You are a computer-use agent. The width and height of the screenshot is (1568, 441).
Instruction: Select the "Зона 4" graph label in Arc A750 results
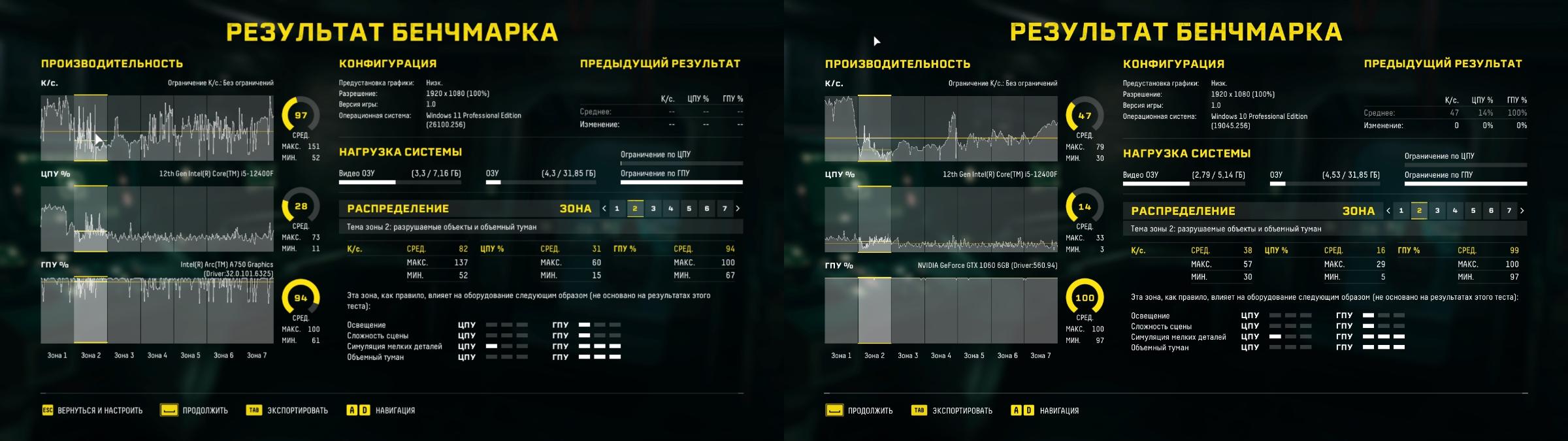pyautogui.click(x=157, y=355)
